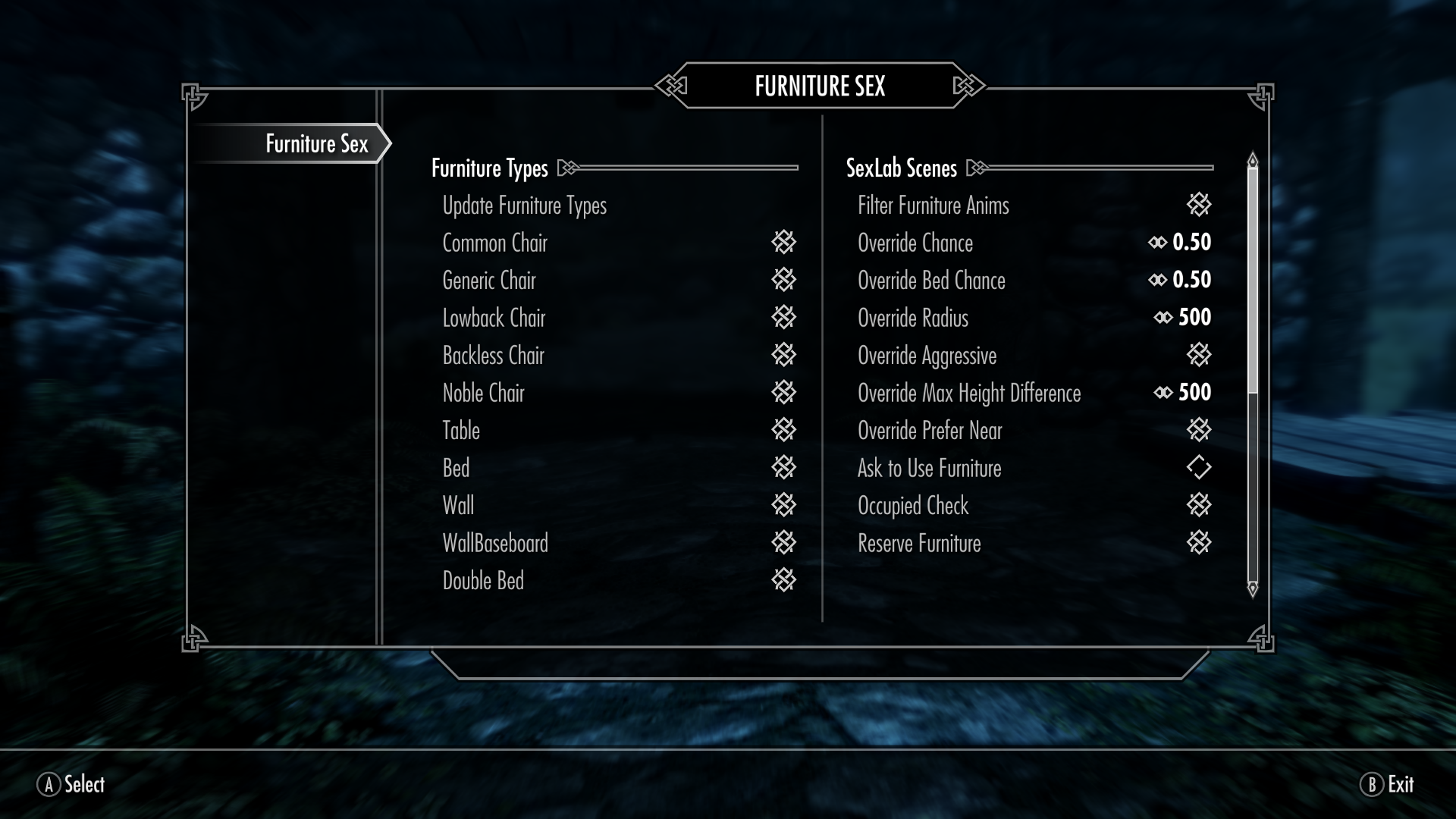This screenshot has width=1456, height=819.
Task: Click Update Furniture Types option
Action: pyautogui.click(x=524, y=206)
